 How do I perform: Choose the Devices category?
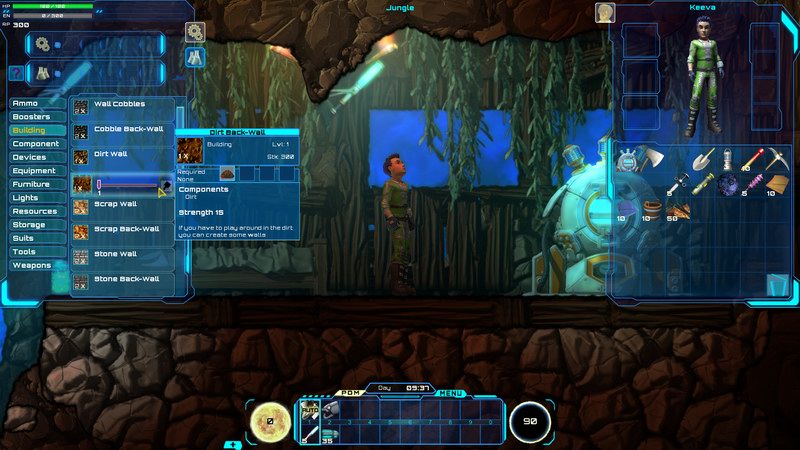click(32, 157)
